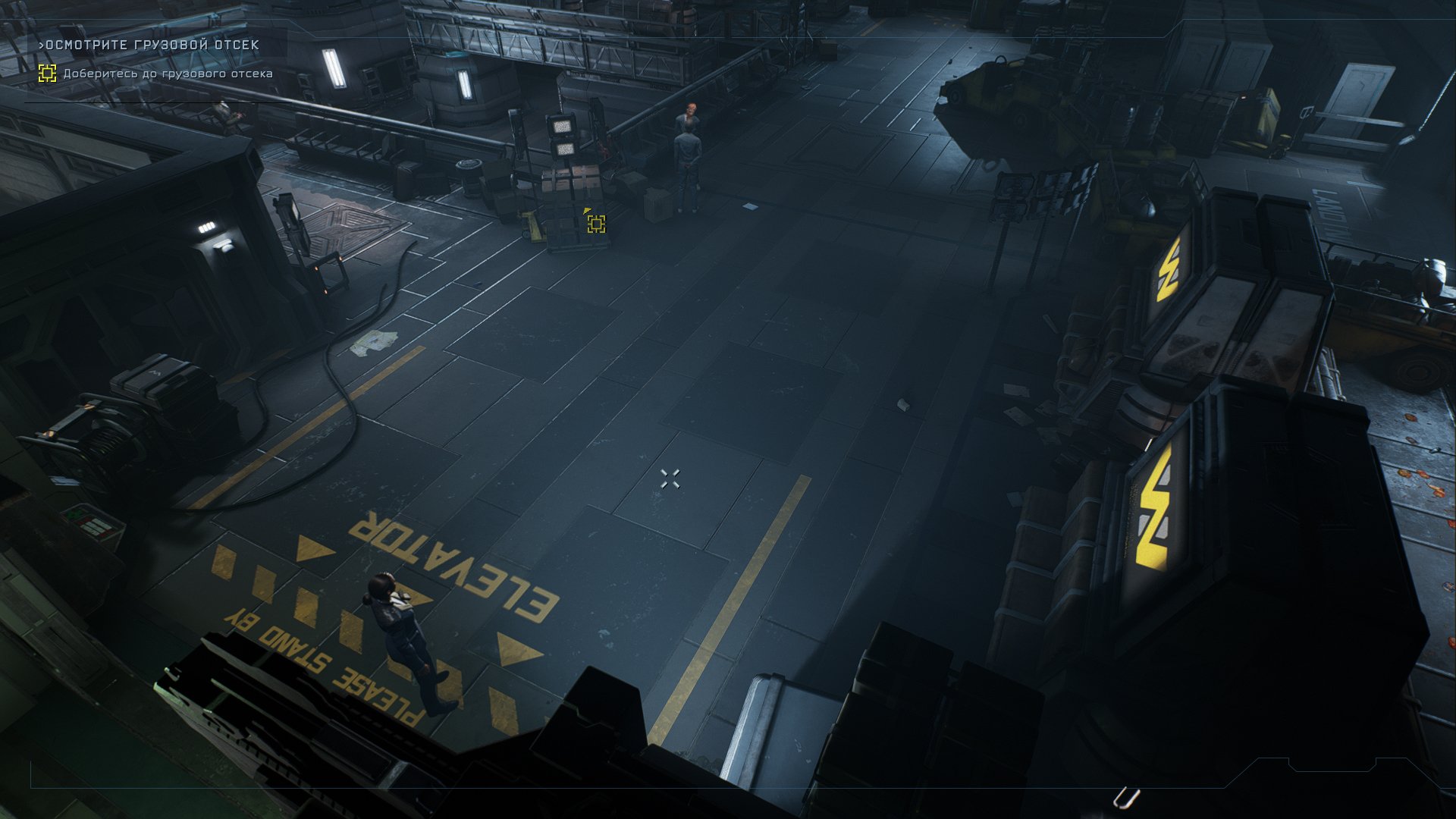1456x819 pixels.
Task: Open the "Осмотрите грузовой отсек" mission header
Action: (x=149, y=45)
